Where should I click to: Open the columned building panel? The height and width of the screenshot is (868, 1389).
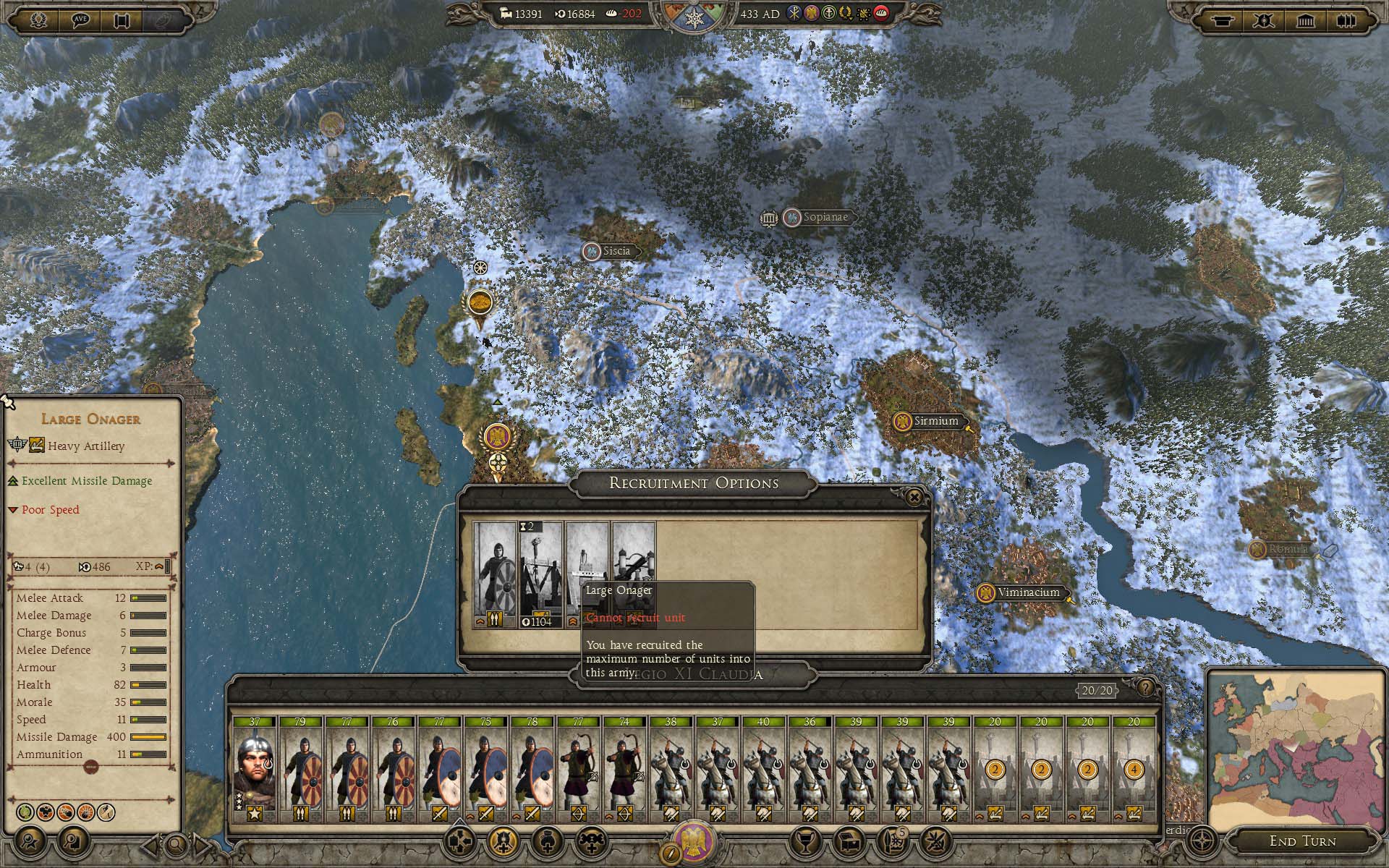coord(1305,20)
